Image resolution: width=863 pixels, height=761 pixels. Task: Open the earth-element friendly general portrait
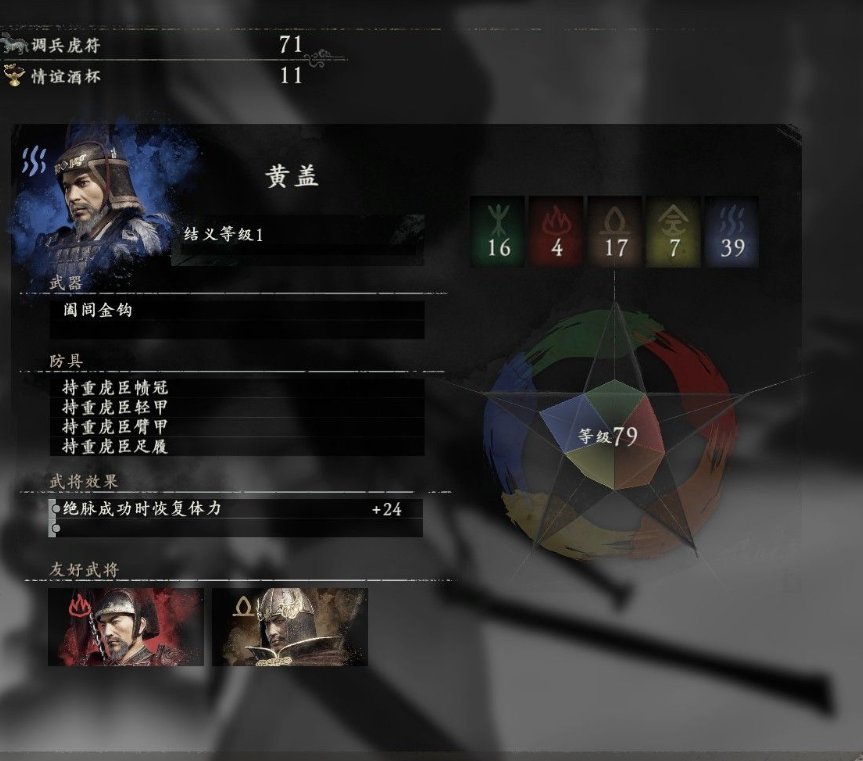coord(290,627)
